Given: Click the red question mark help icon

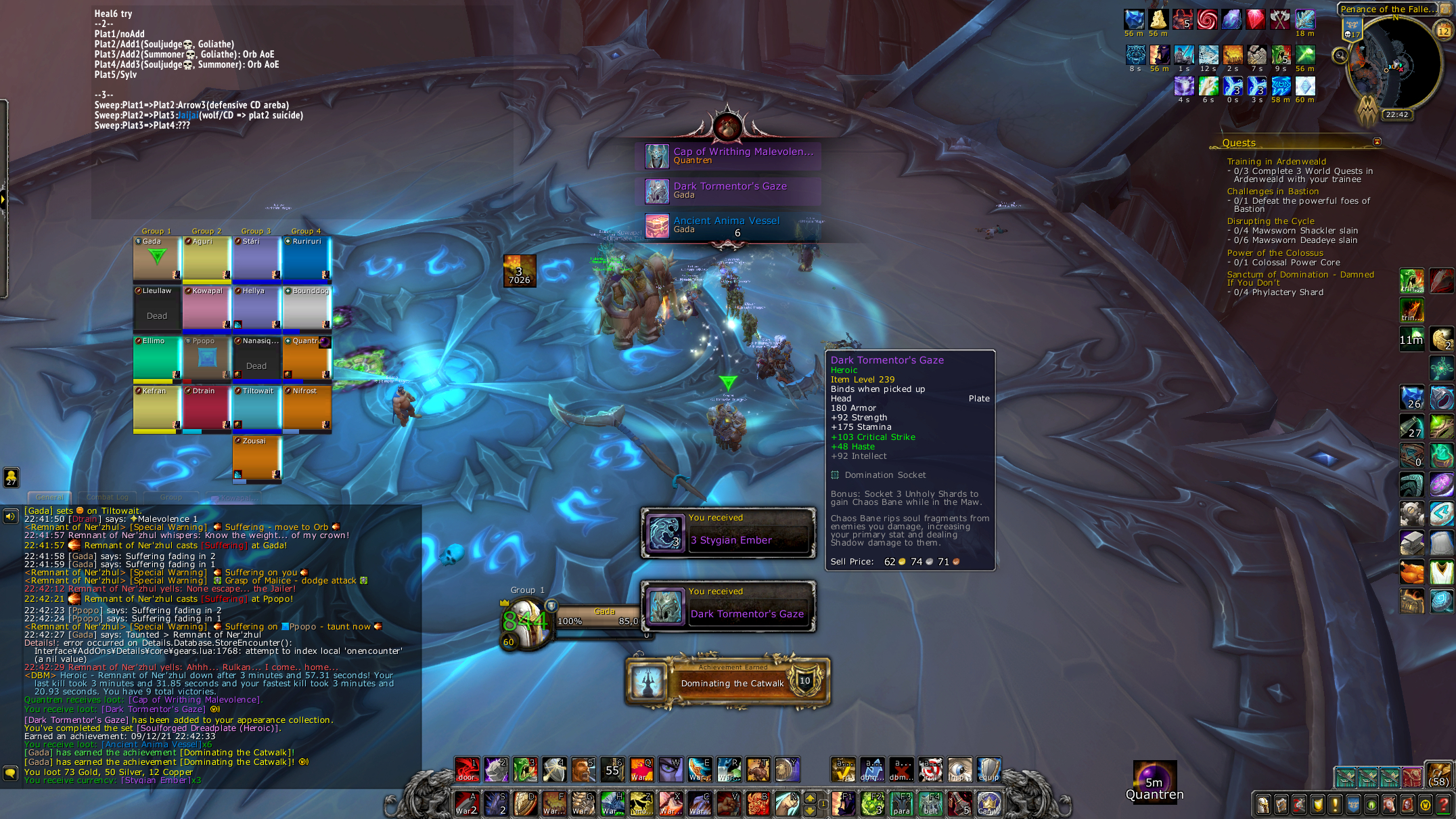Looking at the screenshot, I should 1443,805.
